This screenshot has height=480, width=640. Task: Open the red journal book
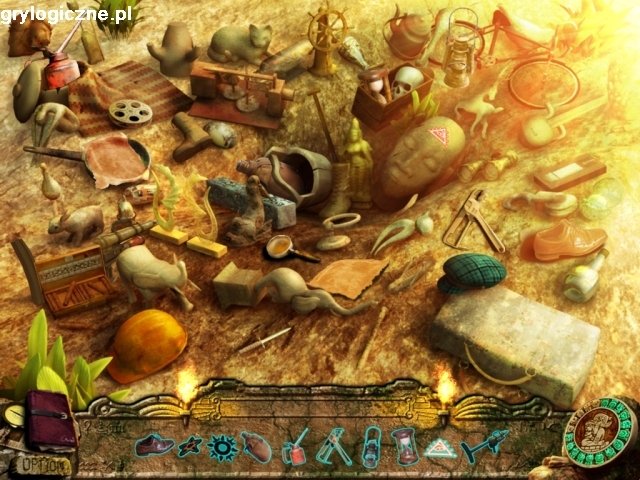coord(50,418)
